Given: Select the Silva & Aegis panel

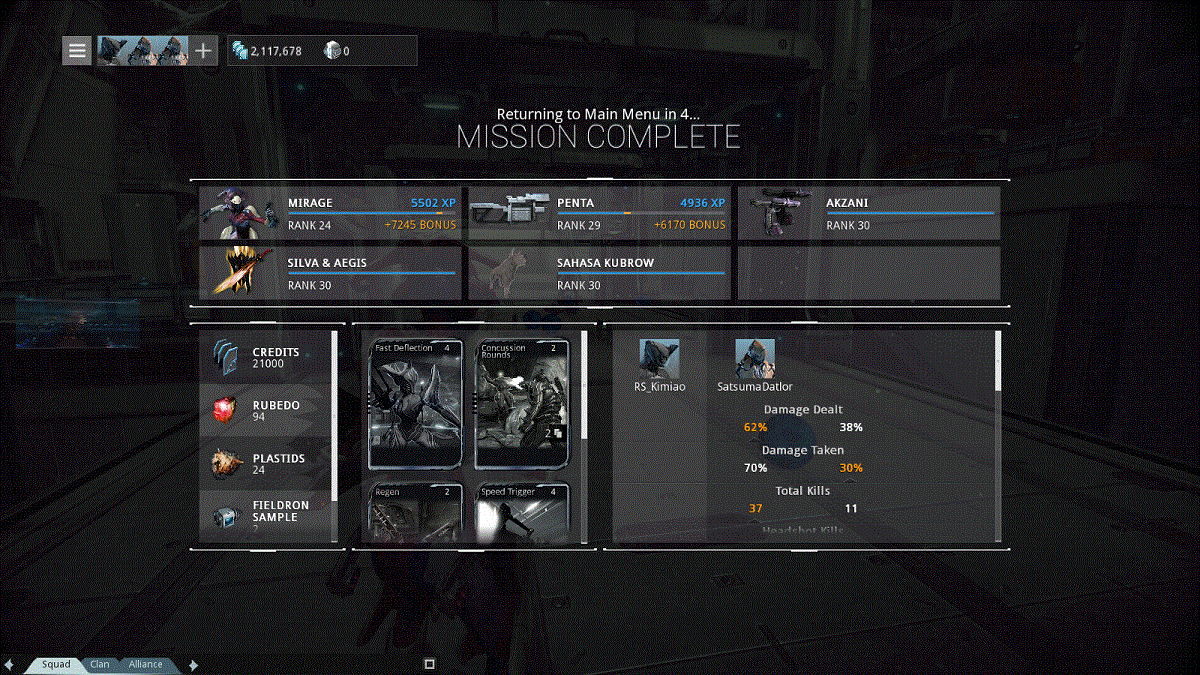Looking at the screenshot, I should coord(331,273).
